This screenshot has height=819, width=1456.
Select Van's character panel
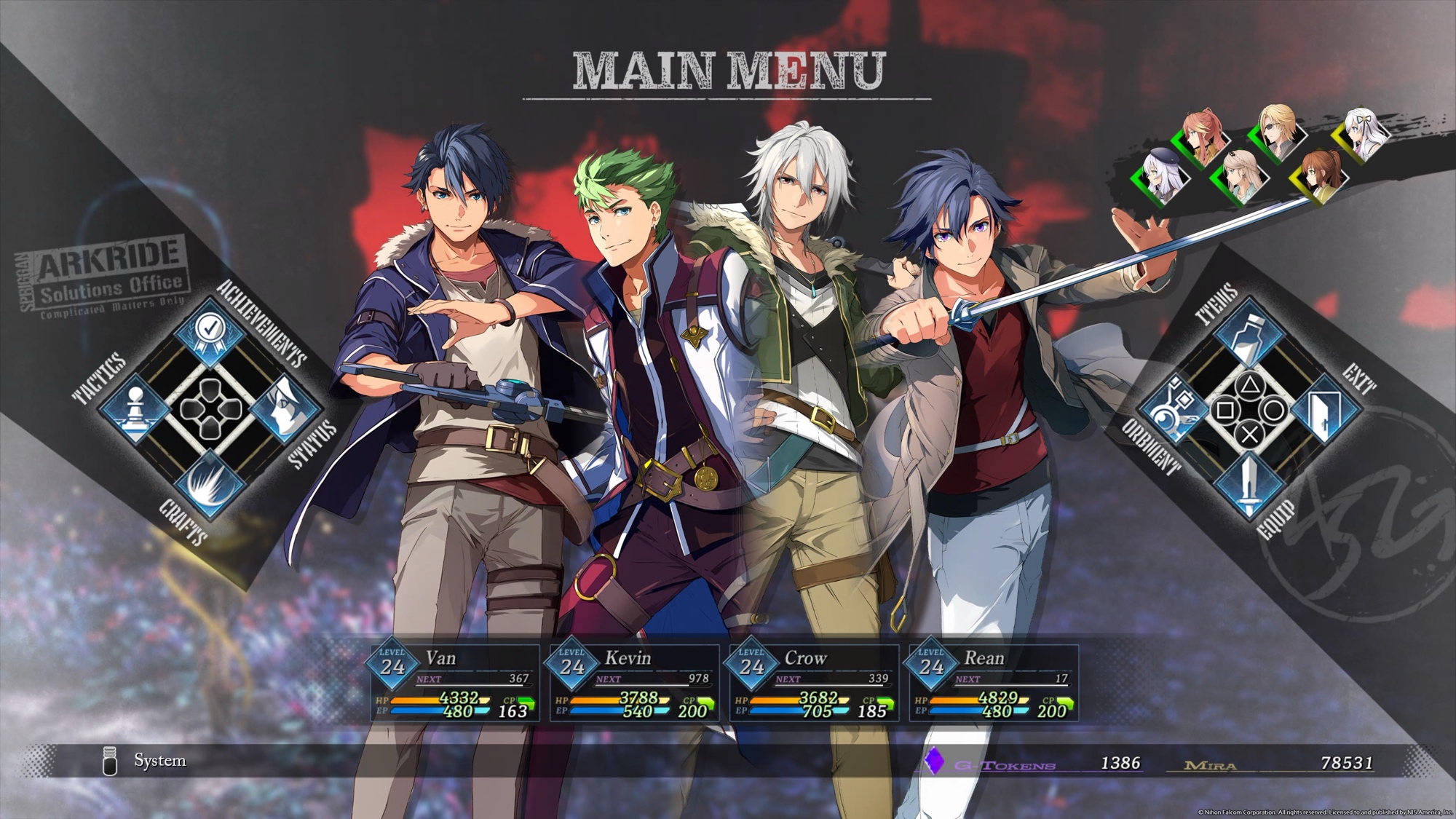coord(455,683)
